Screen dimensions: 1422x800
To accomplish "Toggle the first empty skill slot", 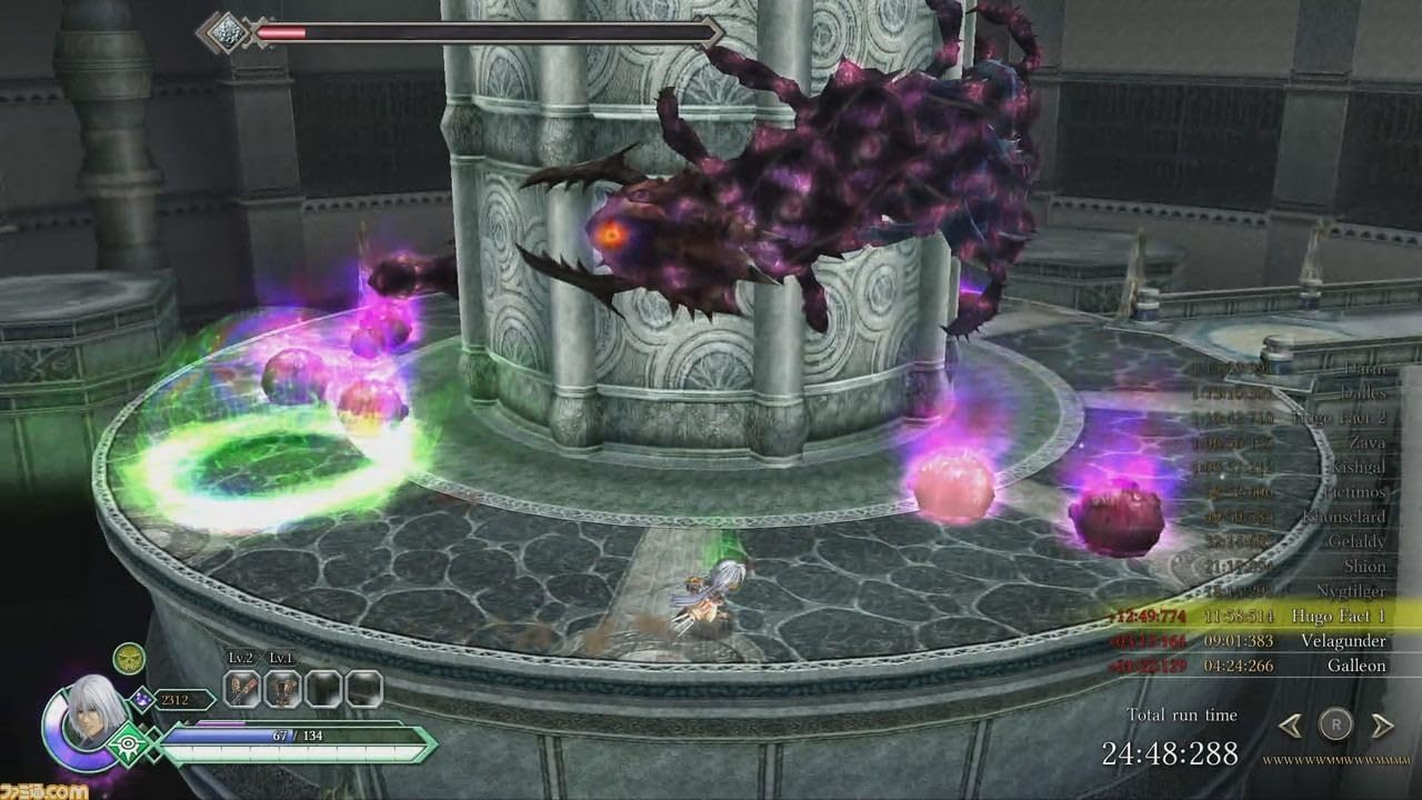I will point(324,688).
